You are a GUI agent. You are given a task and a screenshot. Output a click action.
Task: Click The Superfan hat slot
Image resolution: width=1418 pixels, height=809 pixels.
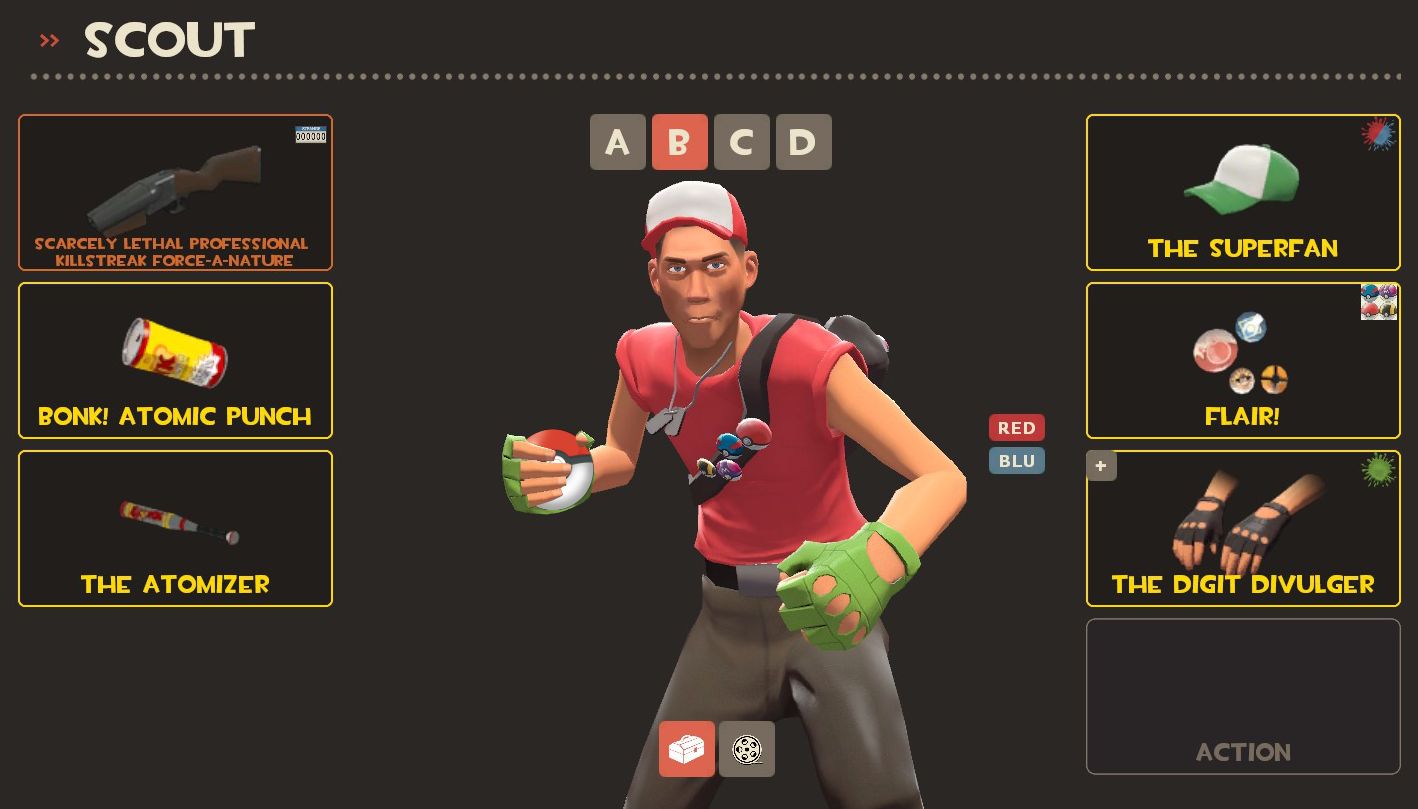click(1242, 193)
